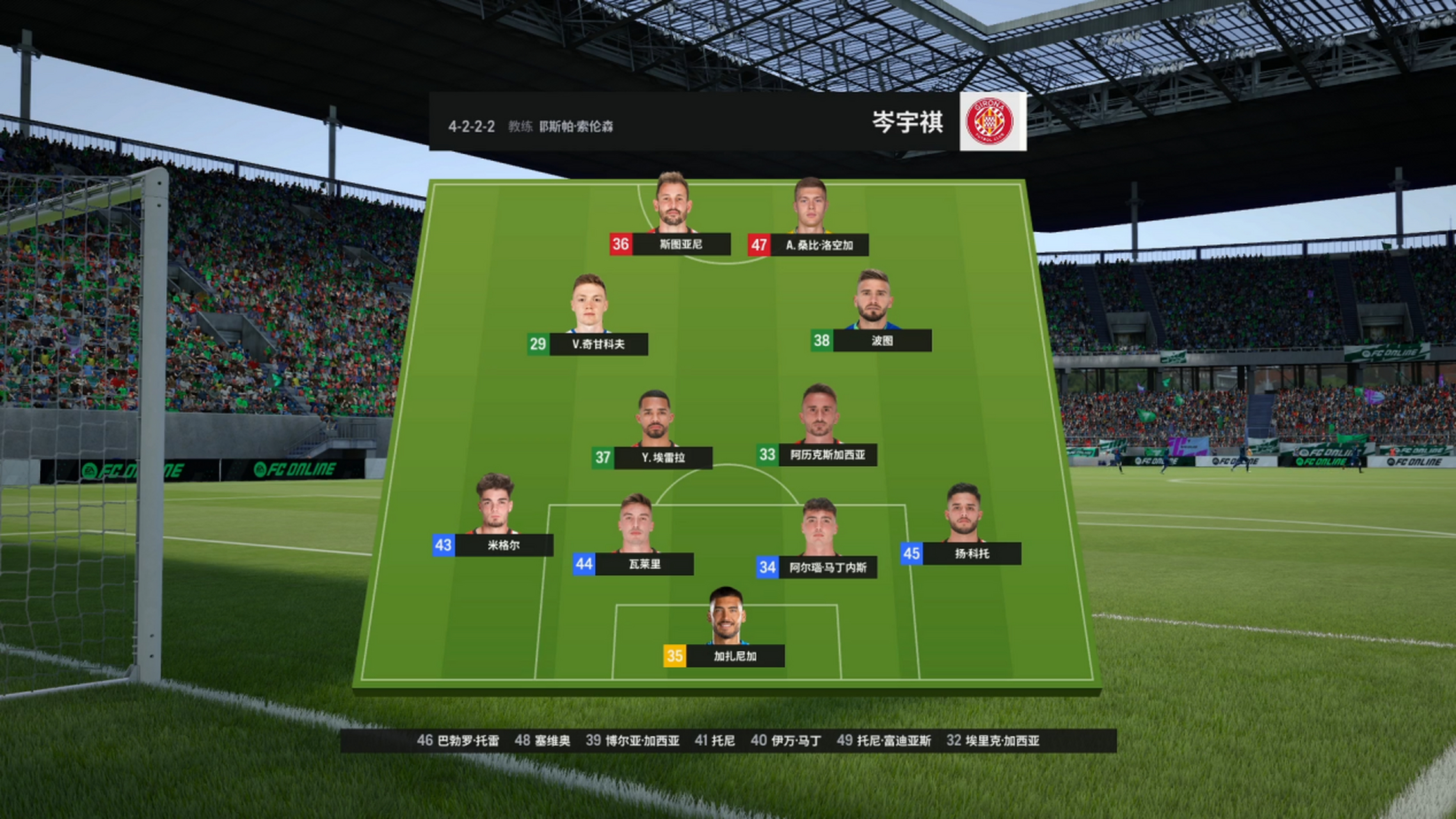Image resolution: width=1456 pixels, height=819 pixels.
Task: Choose substitute 49 托尼·富迪亚斯
Action: click(884, 740)
